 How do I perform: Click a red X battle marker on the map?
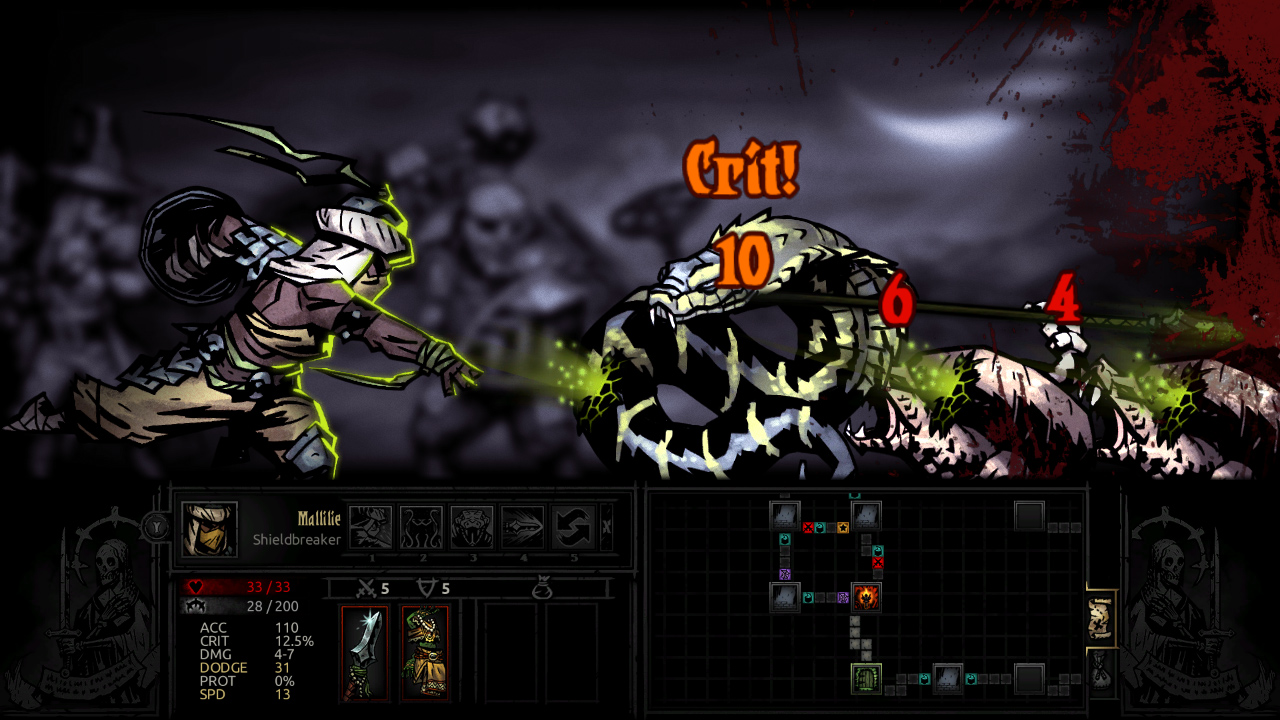click(807, 527)
